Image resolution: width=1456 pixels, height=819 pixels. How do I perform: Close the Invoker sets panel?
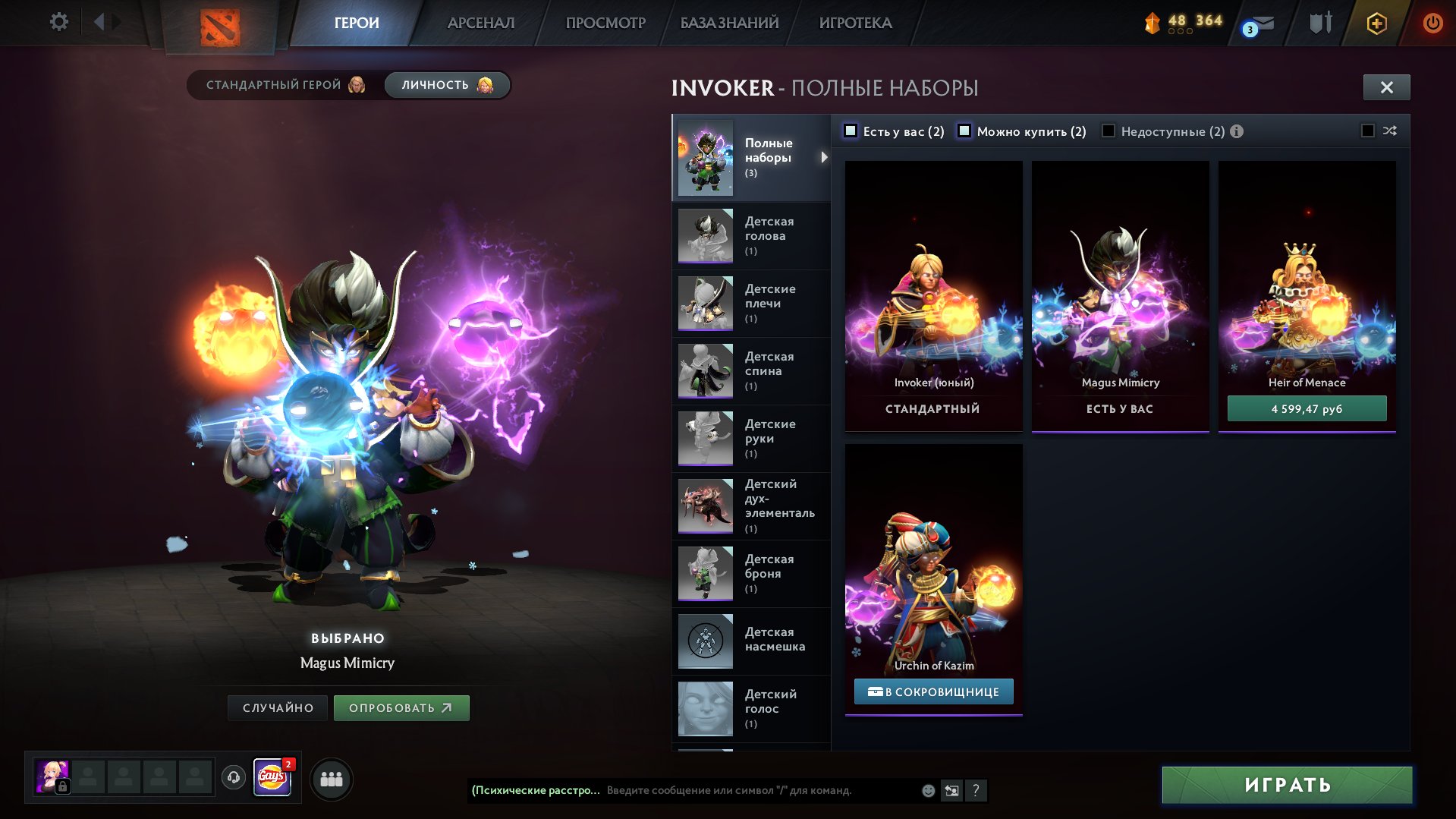1386,87
